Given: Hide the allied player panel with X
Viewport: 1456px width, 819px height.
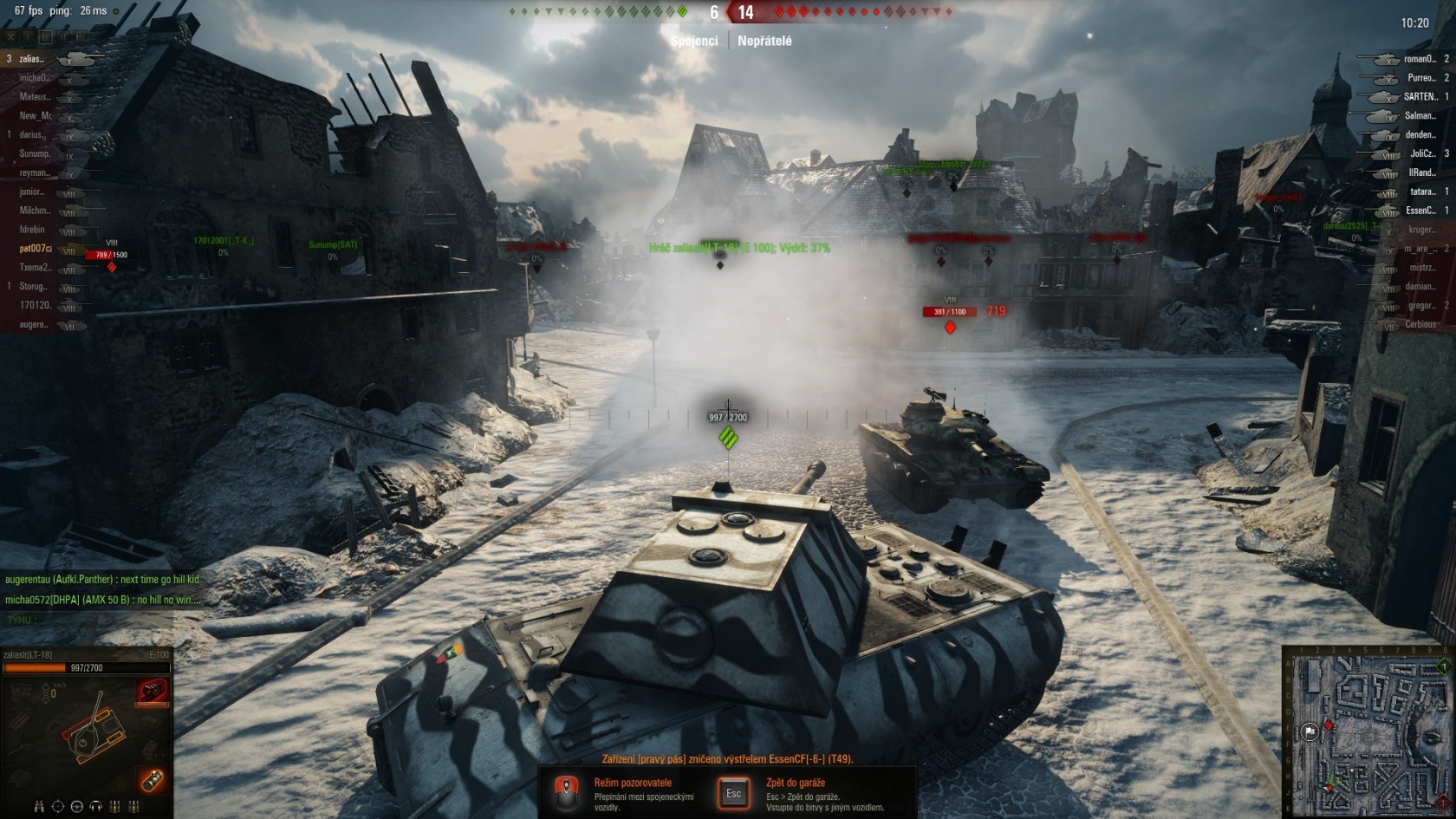Looking at the screenshot, I should click(x=10, y=37).
